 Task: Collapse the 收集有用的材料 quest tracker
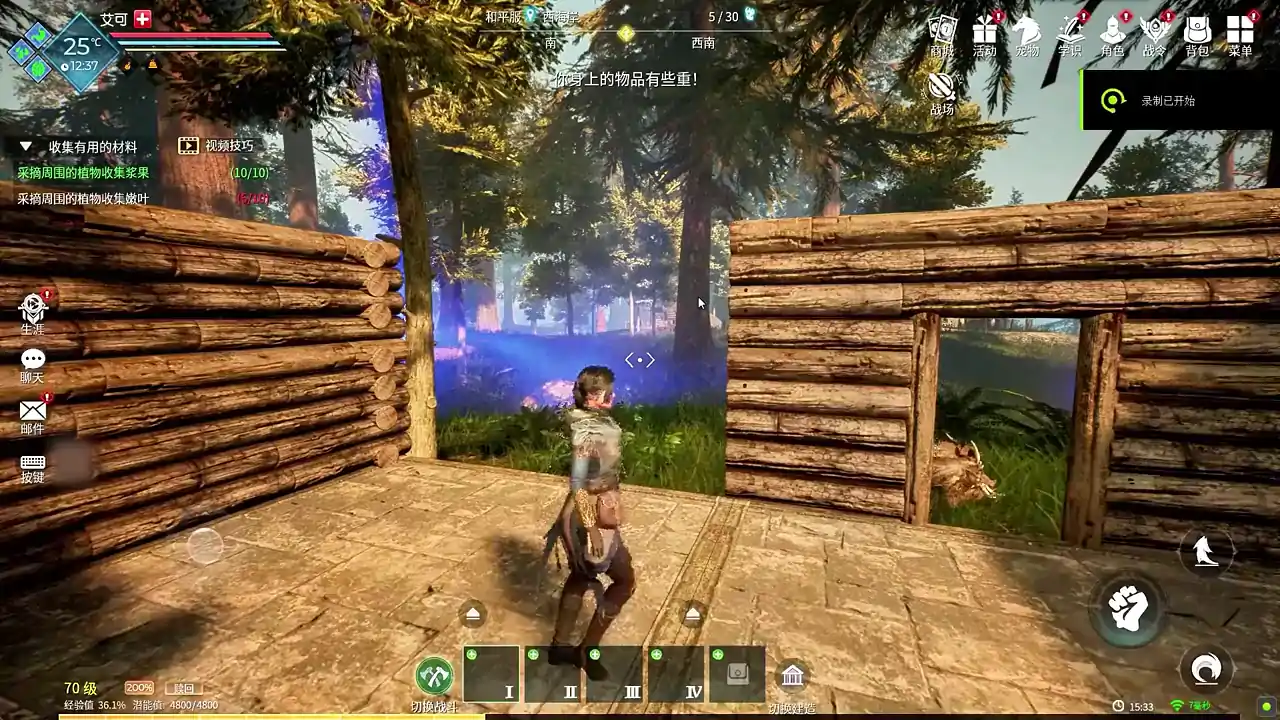[x=27, y=147]
